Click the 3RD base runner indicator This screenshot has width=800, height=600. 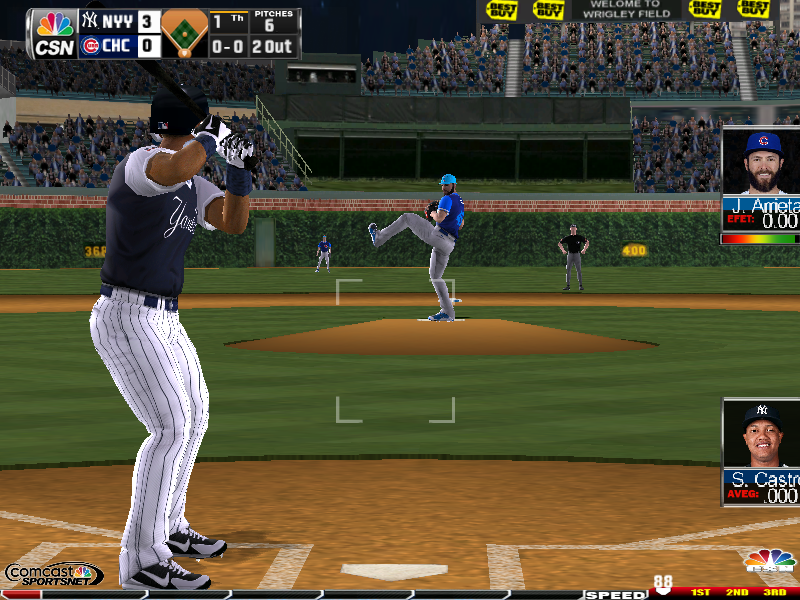pos(775,593)
